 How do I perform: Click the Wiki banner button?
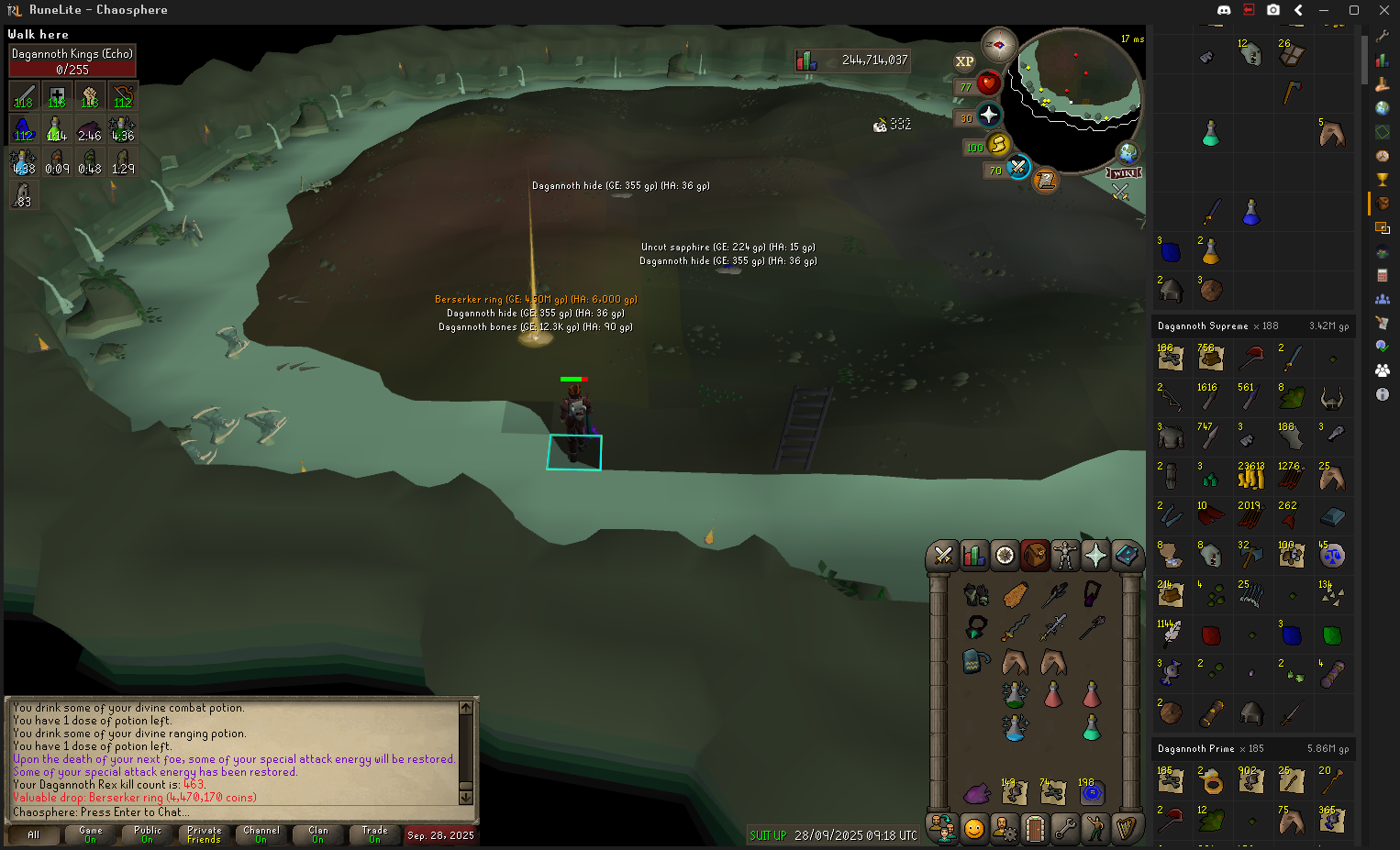tap(1124, 172)
